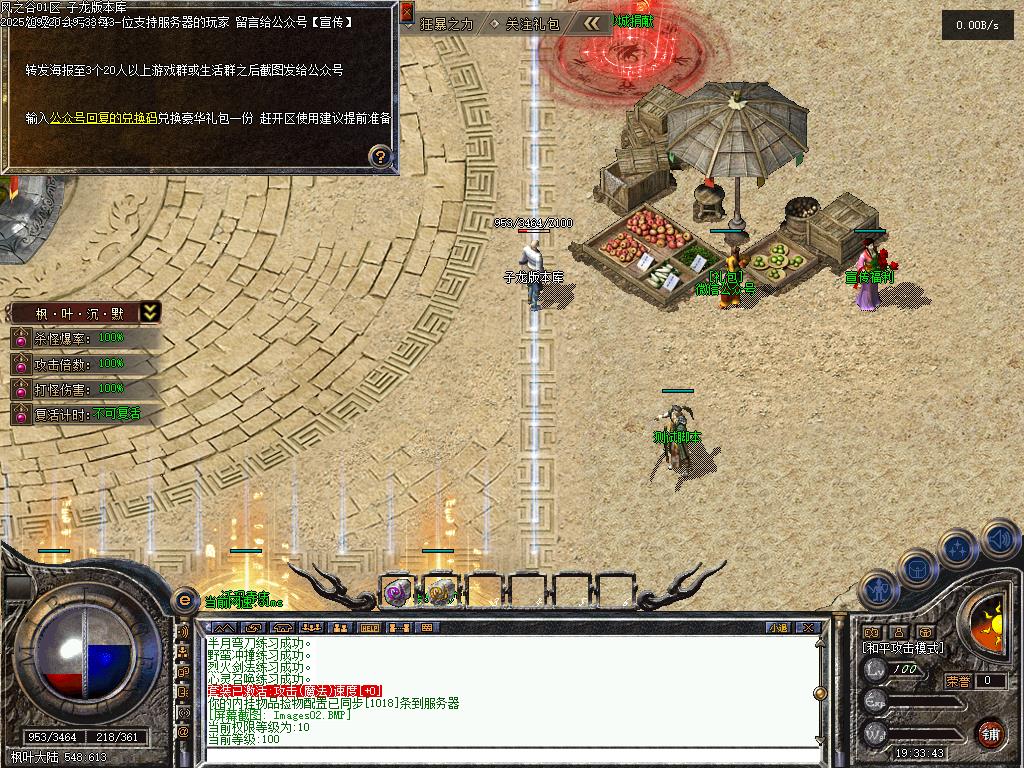Screen dimensions: 1024x768
Task: Click the 小退 logout button
Action: point(778,628)
